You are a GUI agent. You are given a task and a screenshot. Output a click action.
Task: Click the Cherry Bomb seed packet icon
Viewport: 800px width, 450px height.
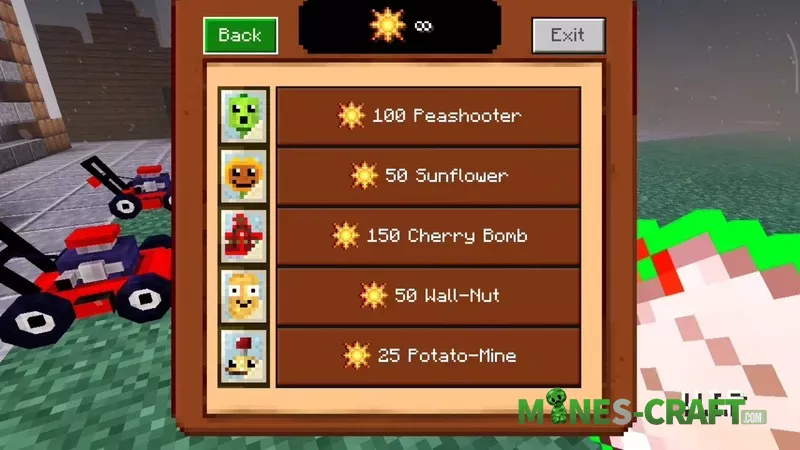coord(244,236)
